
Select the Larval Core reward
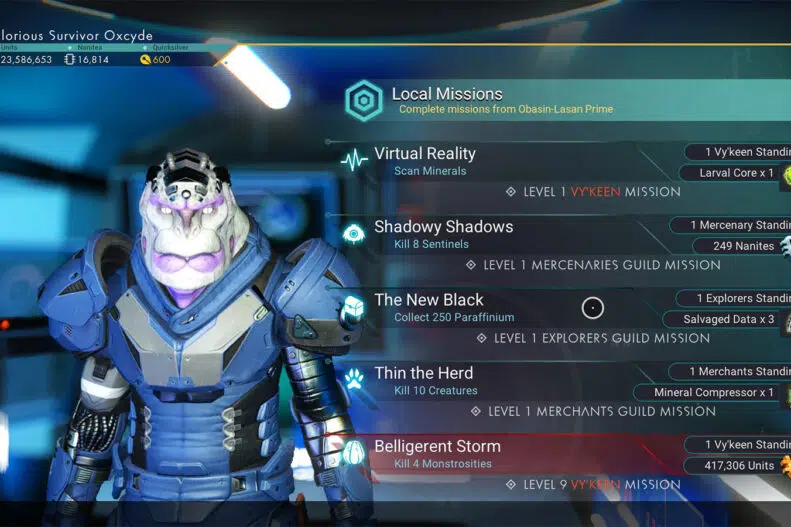(728, 173)
